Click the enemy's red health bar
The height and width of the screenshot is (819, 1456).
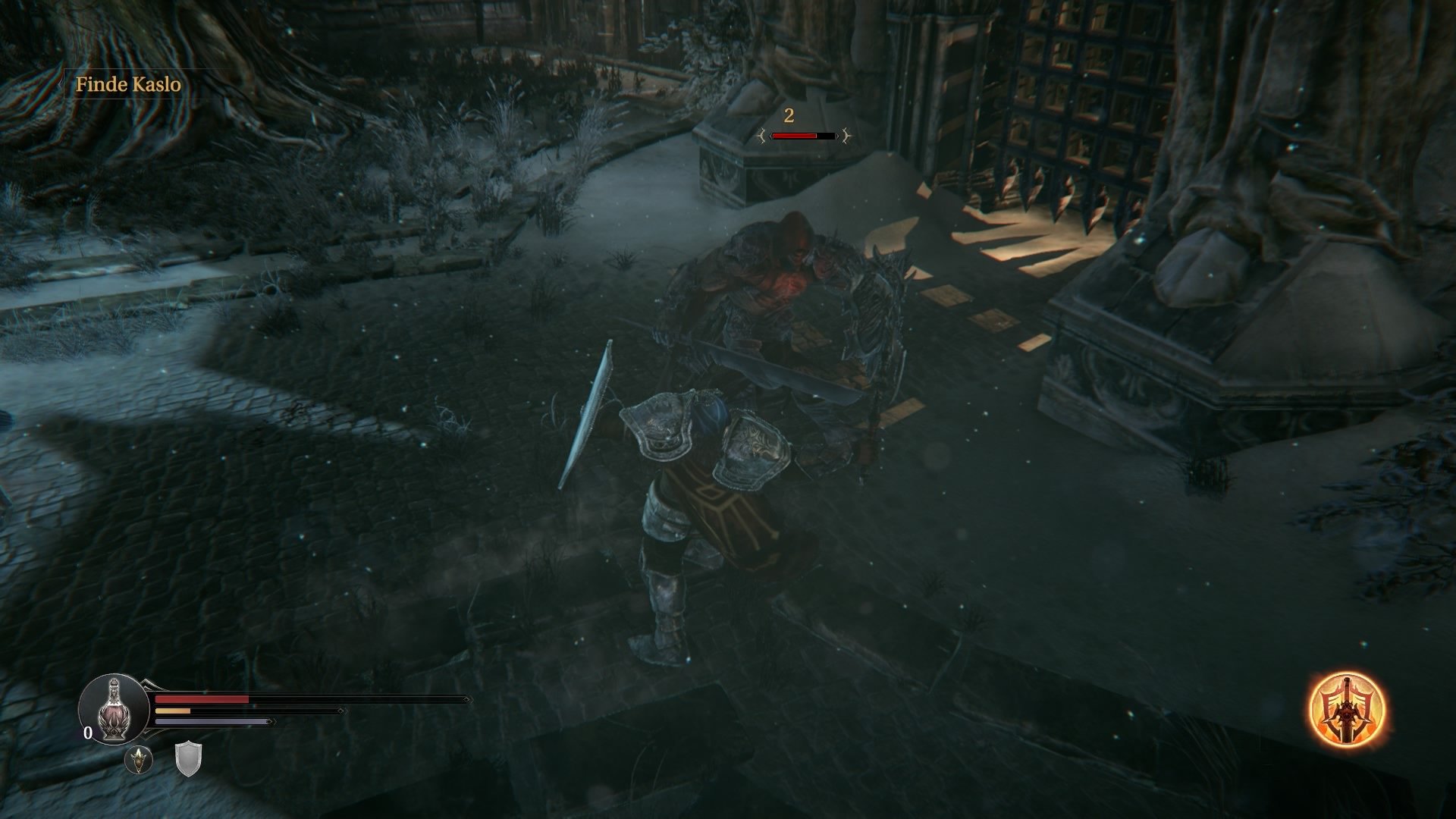(794, 136)
